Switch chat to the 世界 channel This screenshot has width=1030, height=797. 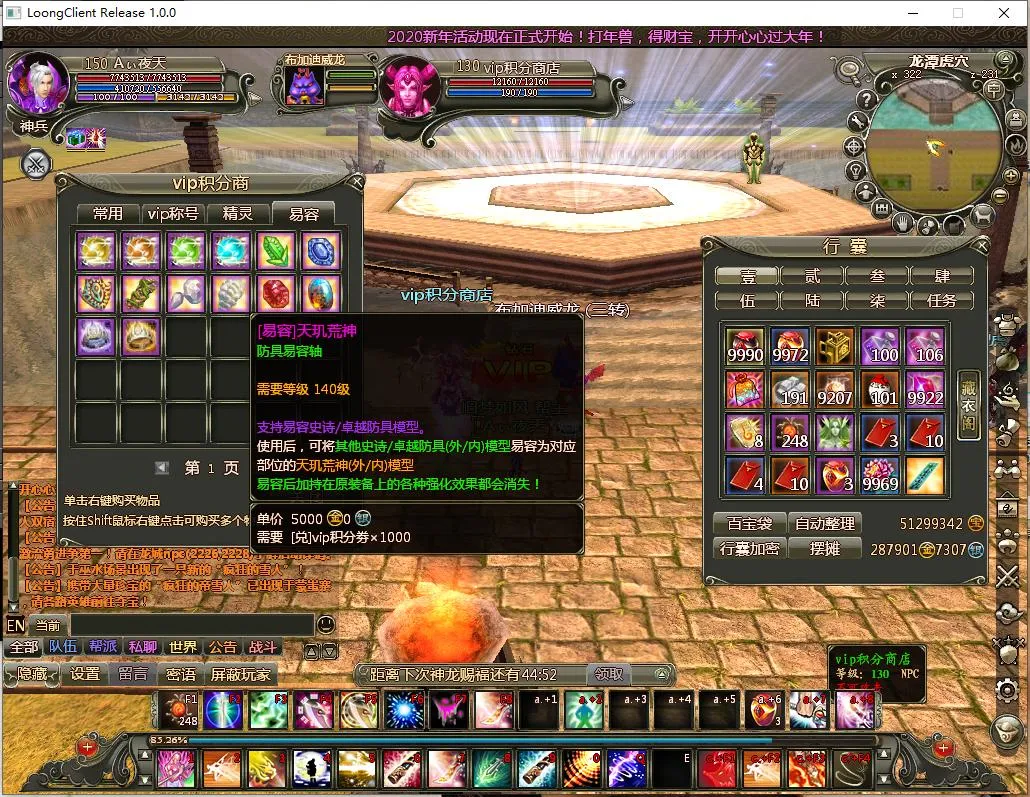pos(183,648)
